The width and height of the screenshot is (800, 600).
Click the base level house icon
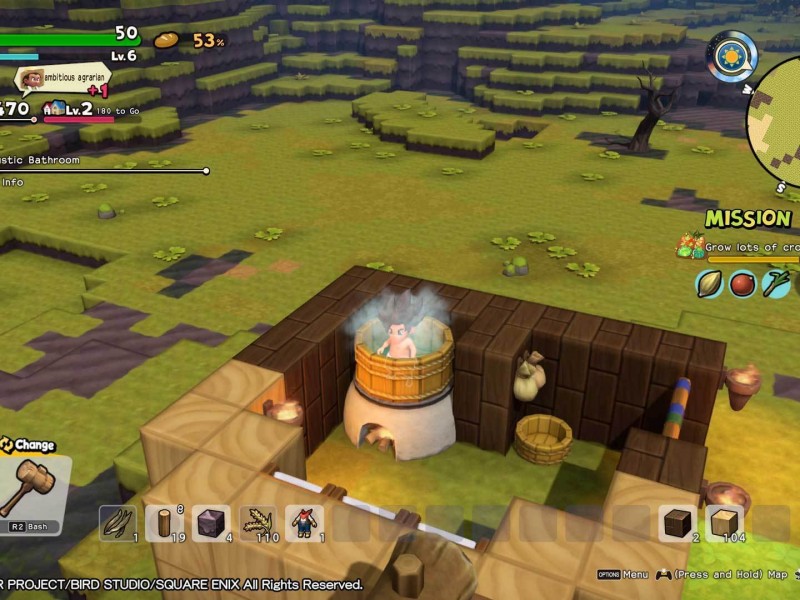click(54, 109)
